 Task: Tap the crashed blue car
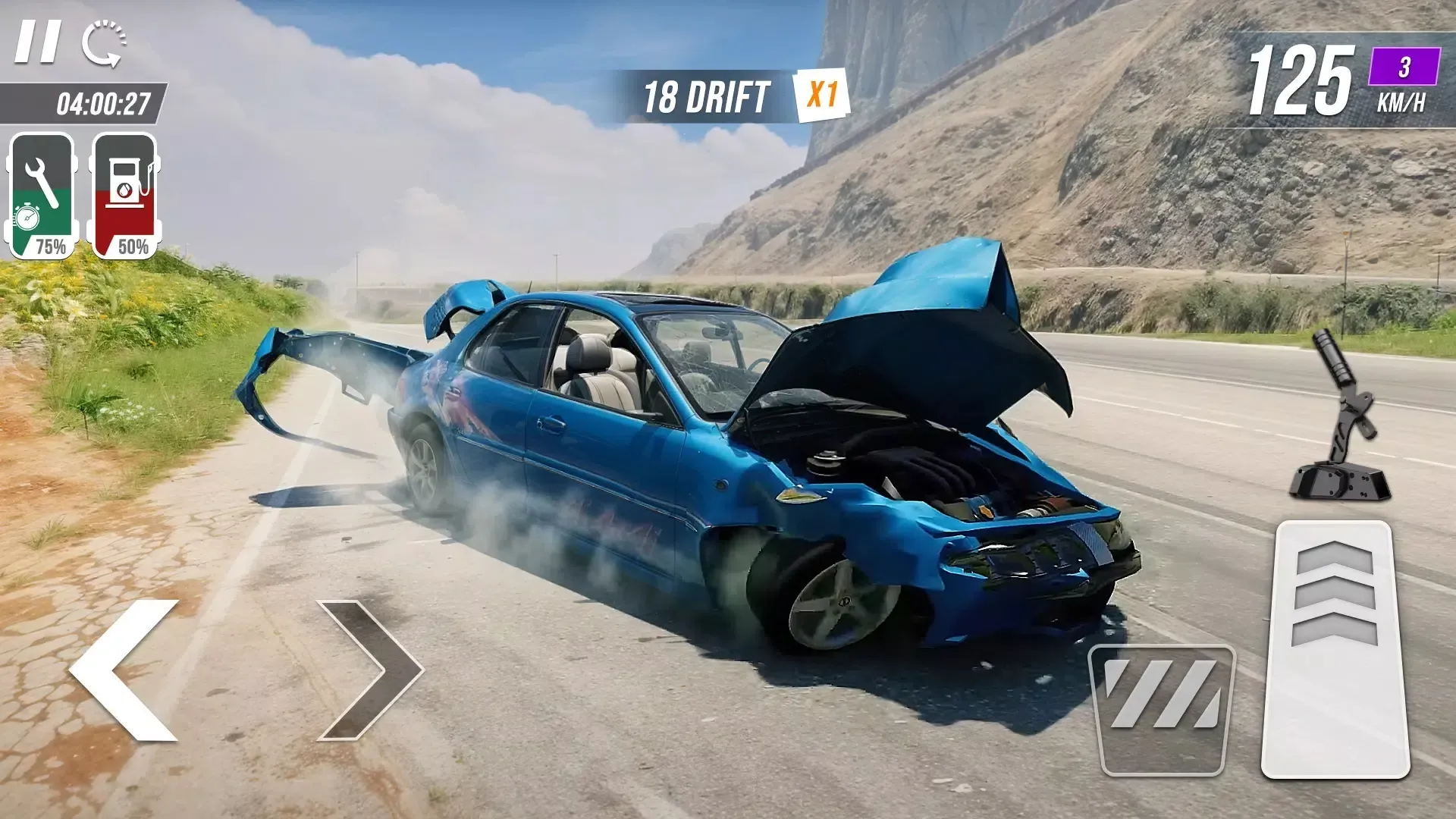click(682, 455)
